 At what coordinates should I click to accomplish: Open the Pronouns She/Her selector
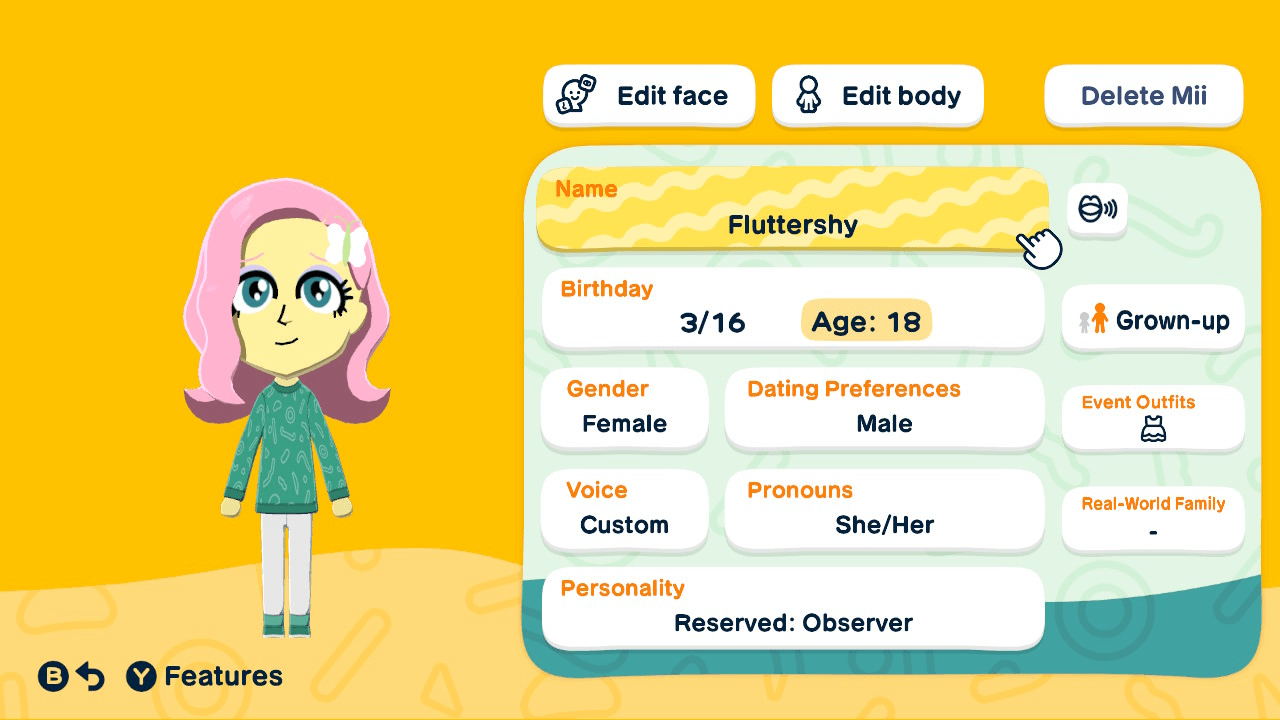point(884,510)
